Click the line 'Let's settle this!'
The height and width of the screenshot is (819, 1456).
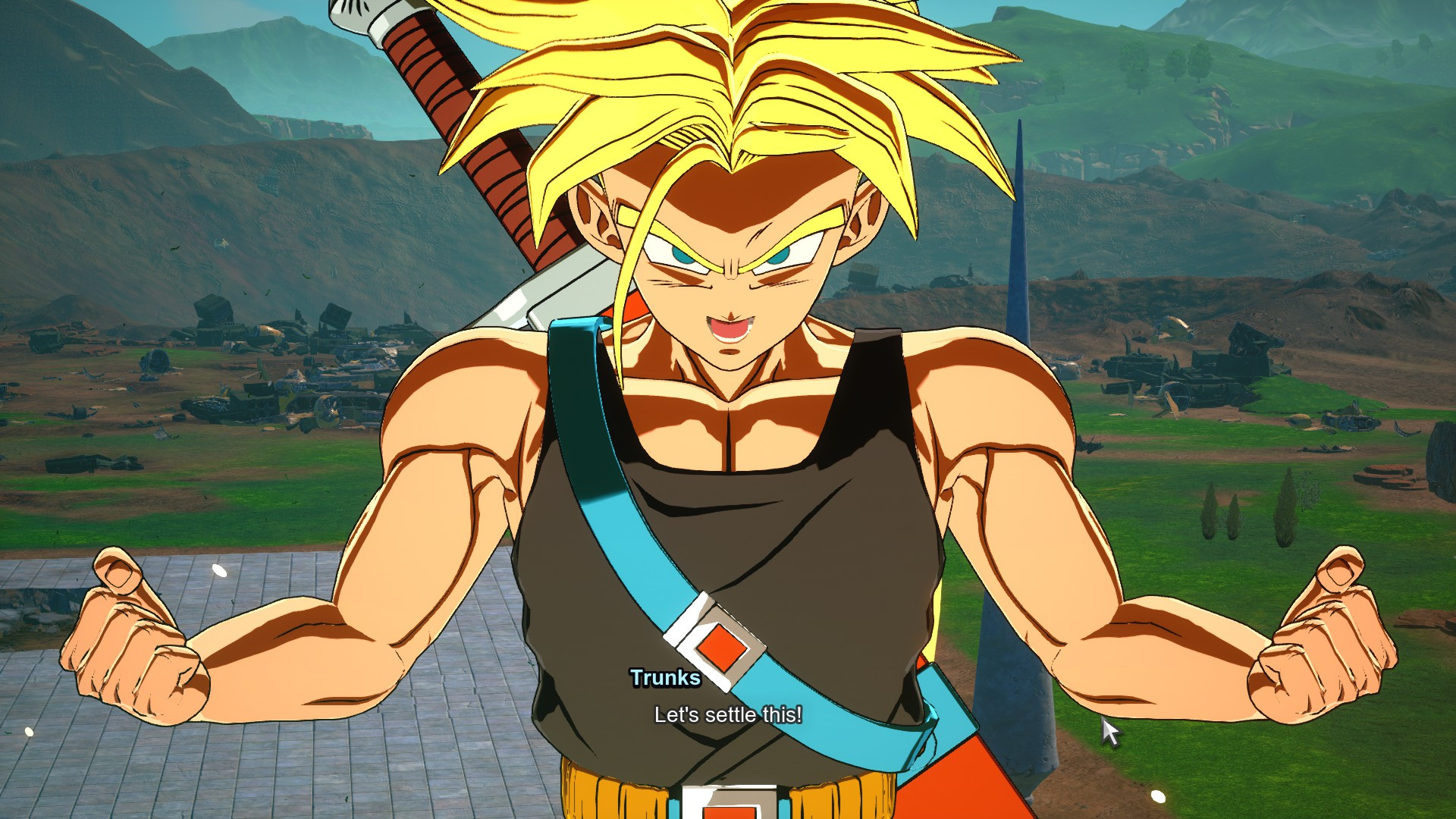point(728,714)
